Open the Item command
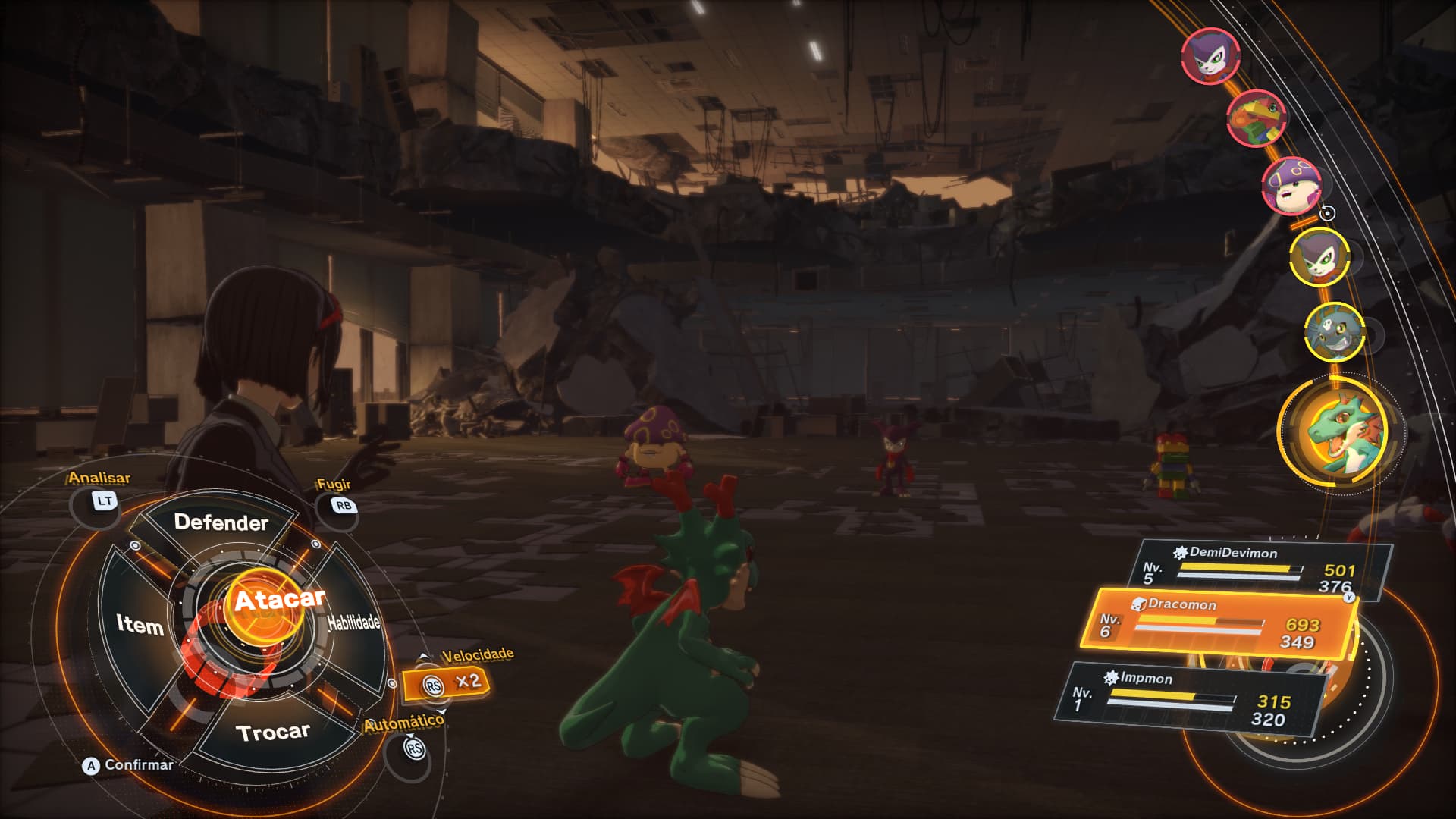Screen dimensions: 1456x819 [x=140, y=625]
